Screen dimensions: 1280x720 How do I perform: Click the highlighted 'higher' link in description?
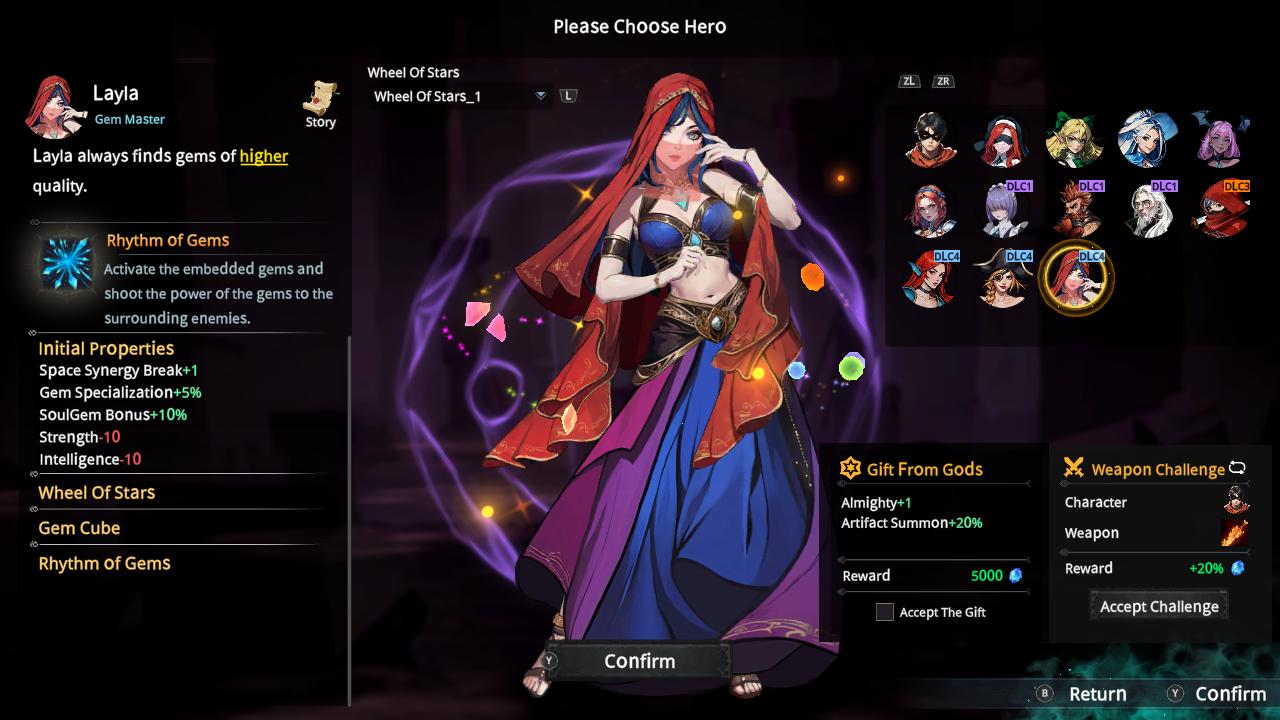pos(263,156)
